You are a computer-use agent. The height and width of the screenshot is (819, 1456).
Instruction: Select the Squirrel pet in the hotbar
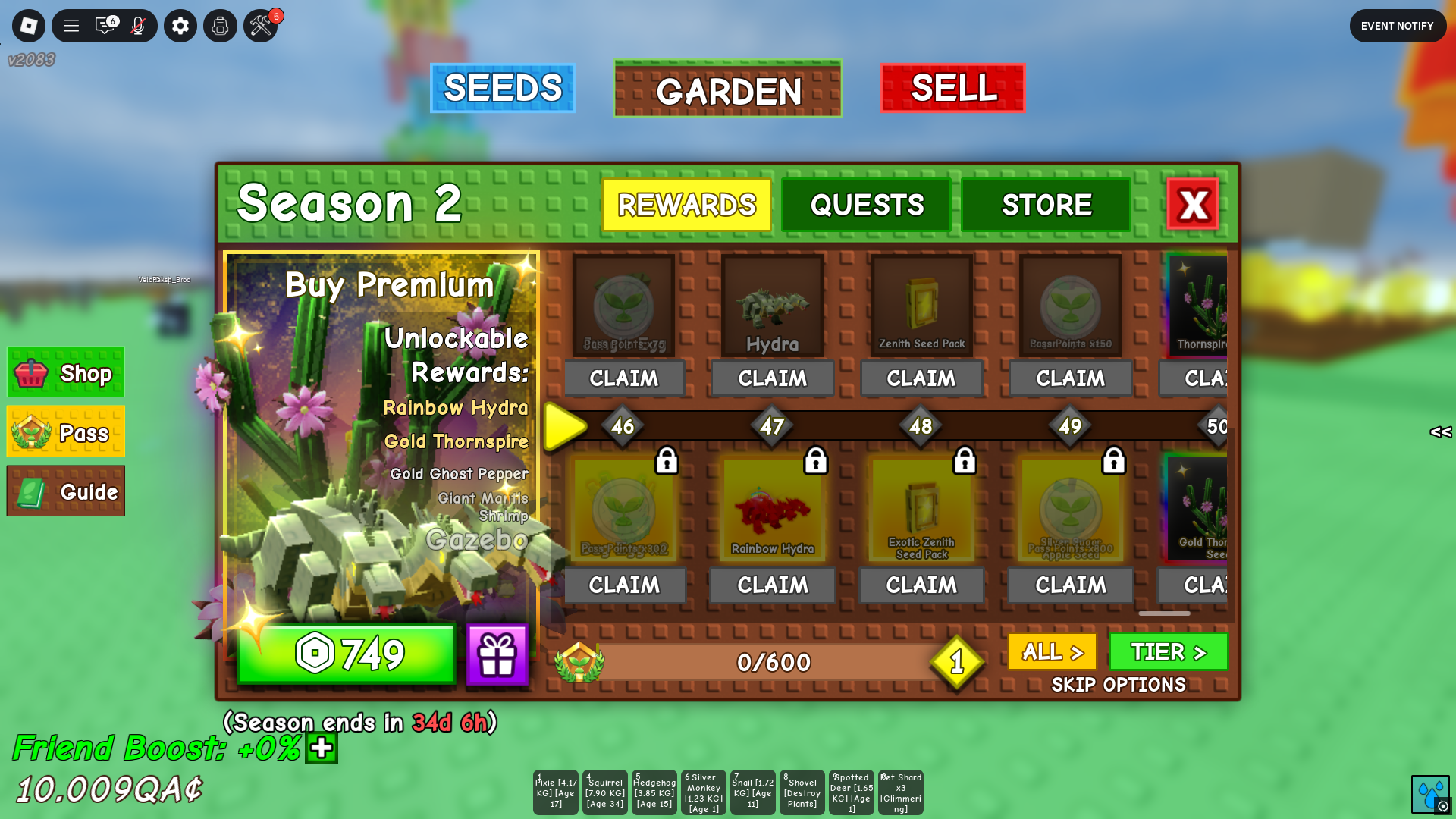604,792
